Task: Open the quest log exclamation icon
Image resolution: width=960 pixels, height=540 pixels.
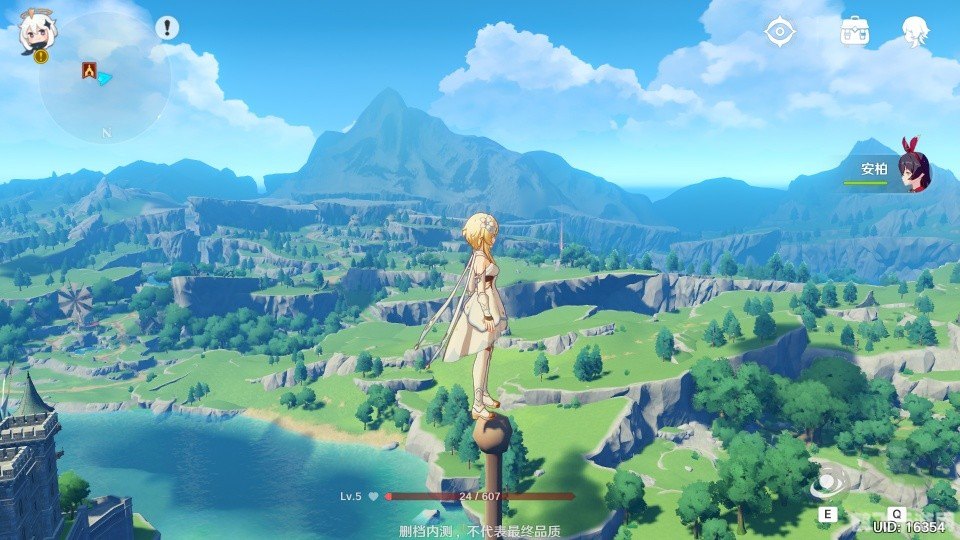Action: tap(168, 28)
